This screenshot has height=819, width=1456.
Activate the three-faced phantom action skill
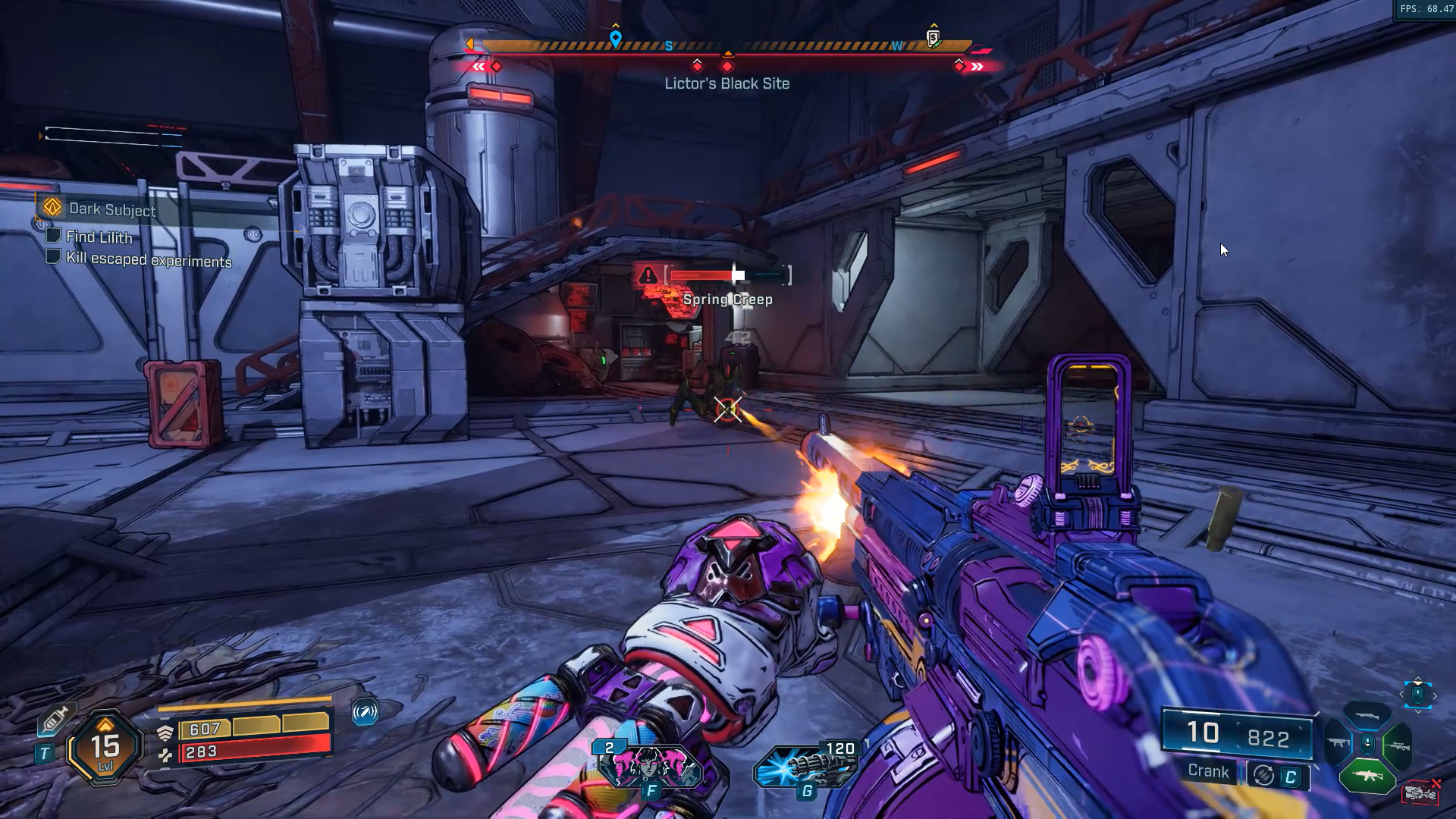(x=651, y=766)
